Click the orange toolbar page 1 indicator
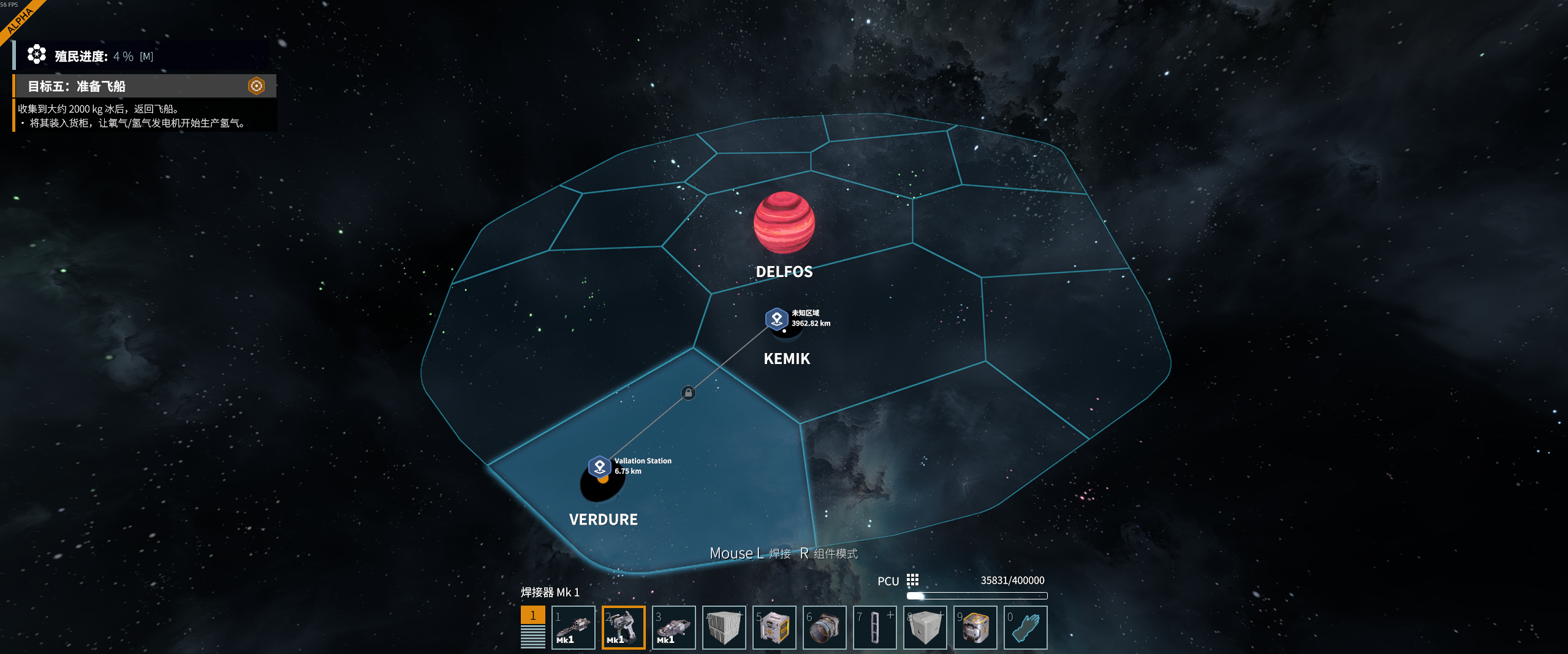Screen dimensions: 1568x654 pos(532,615)
